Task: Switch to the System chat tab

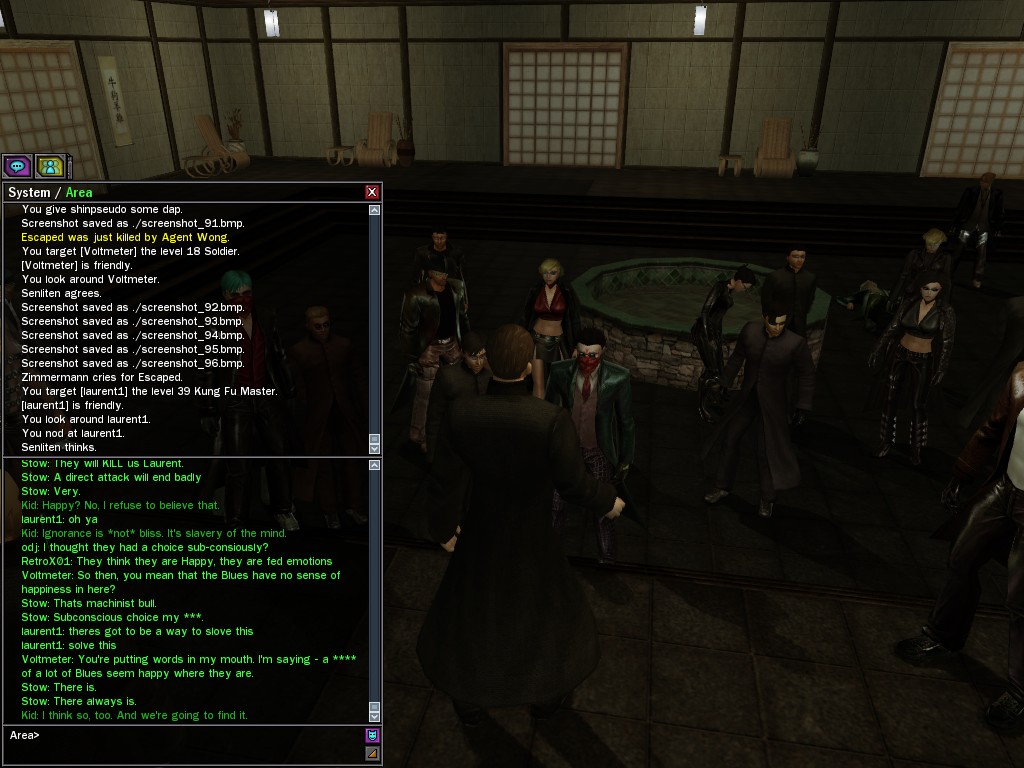Action: 29,192
